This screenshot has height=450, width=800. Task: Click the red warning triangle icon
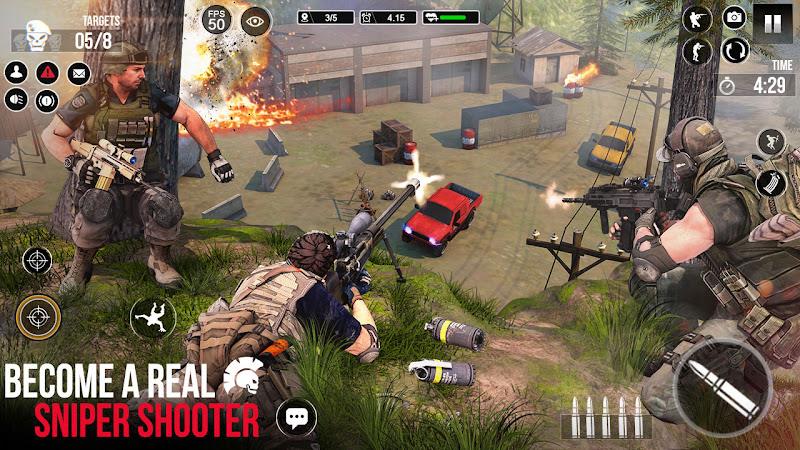point(47,73)
